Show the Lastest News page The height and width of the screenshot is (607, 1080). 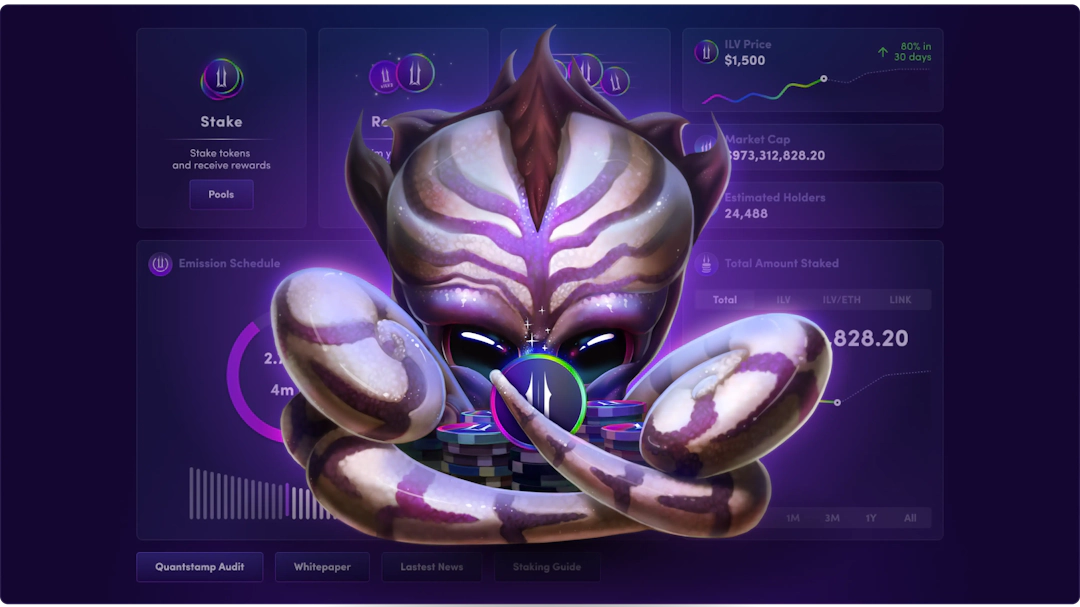click(431, 567)
